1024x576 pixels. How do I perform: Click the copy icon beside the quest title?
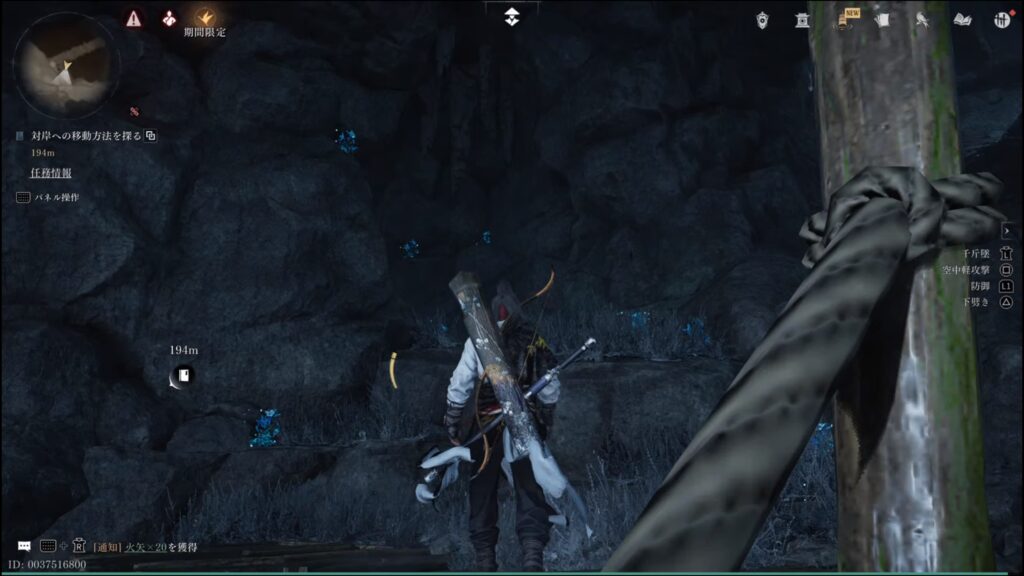[x=151, y=135]
